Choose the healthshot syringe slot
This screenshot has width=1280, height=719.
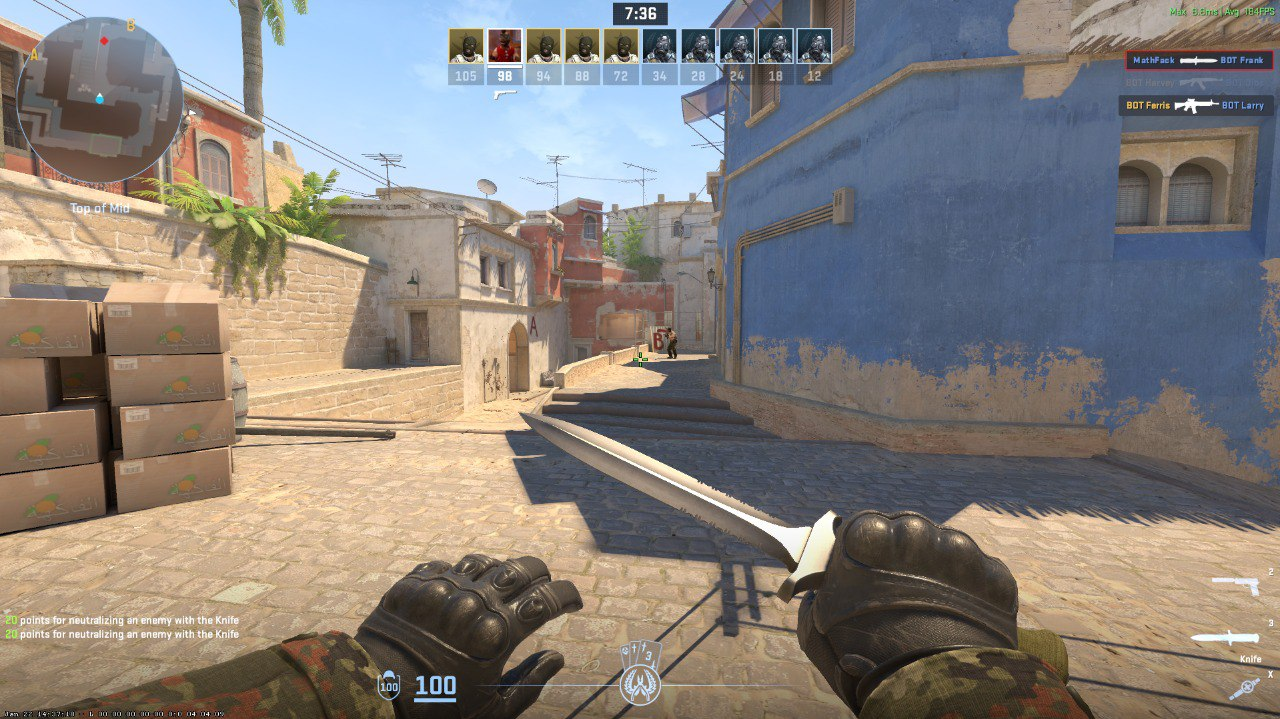point(1245,688)
